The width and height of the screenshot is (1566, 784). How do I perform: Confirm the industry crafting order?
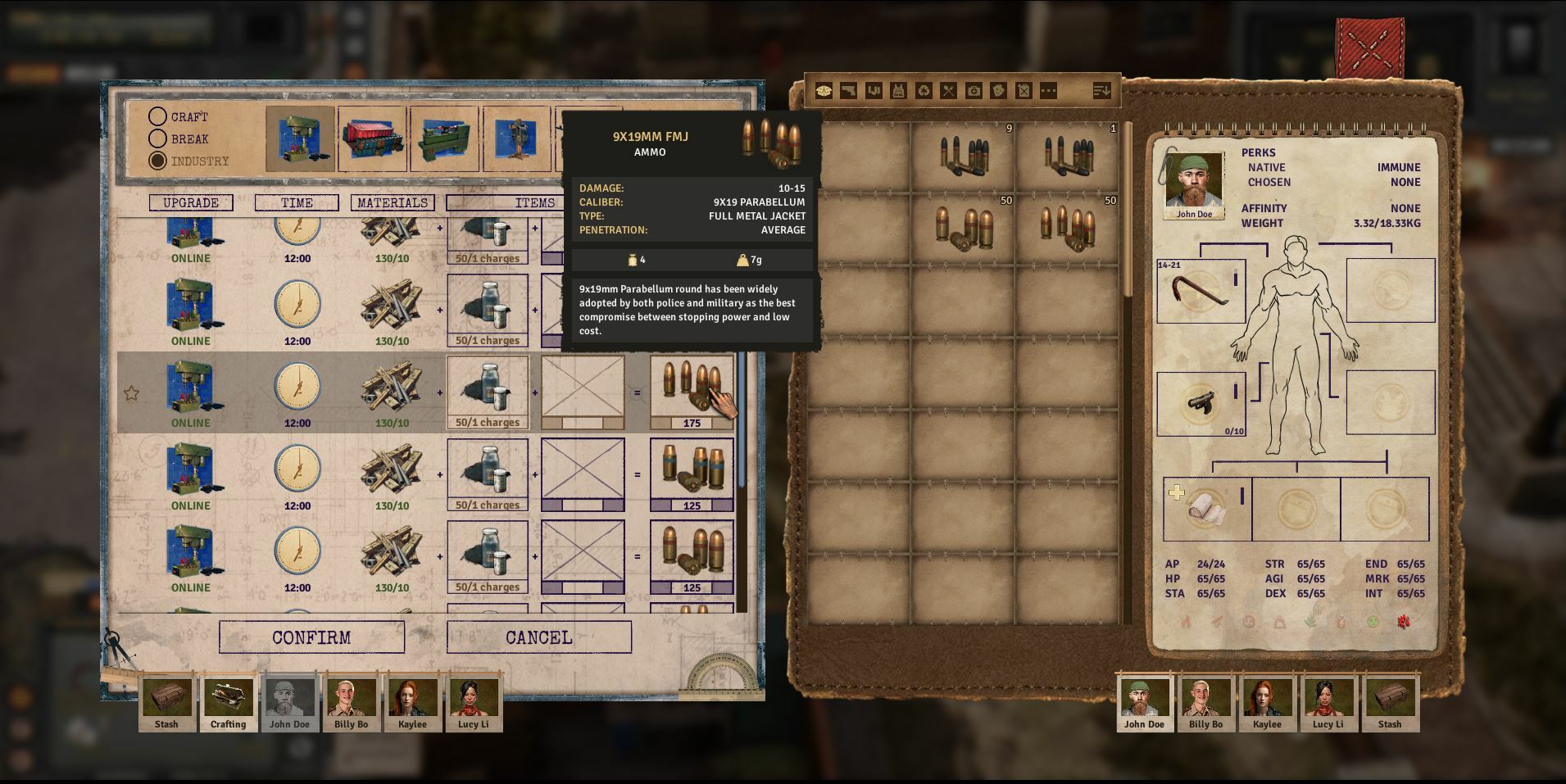[311, 637]
